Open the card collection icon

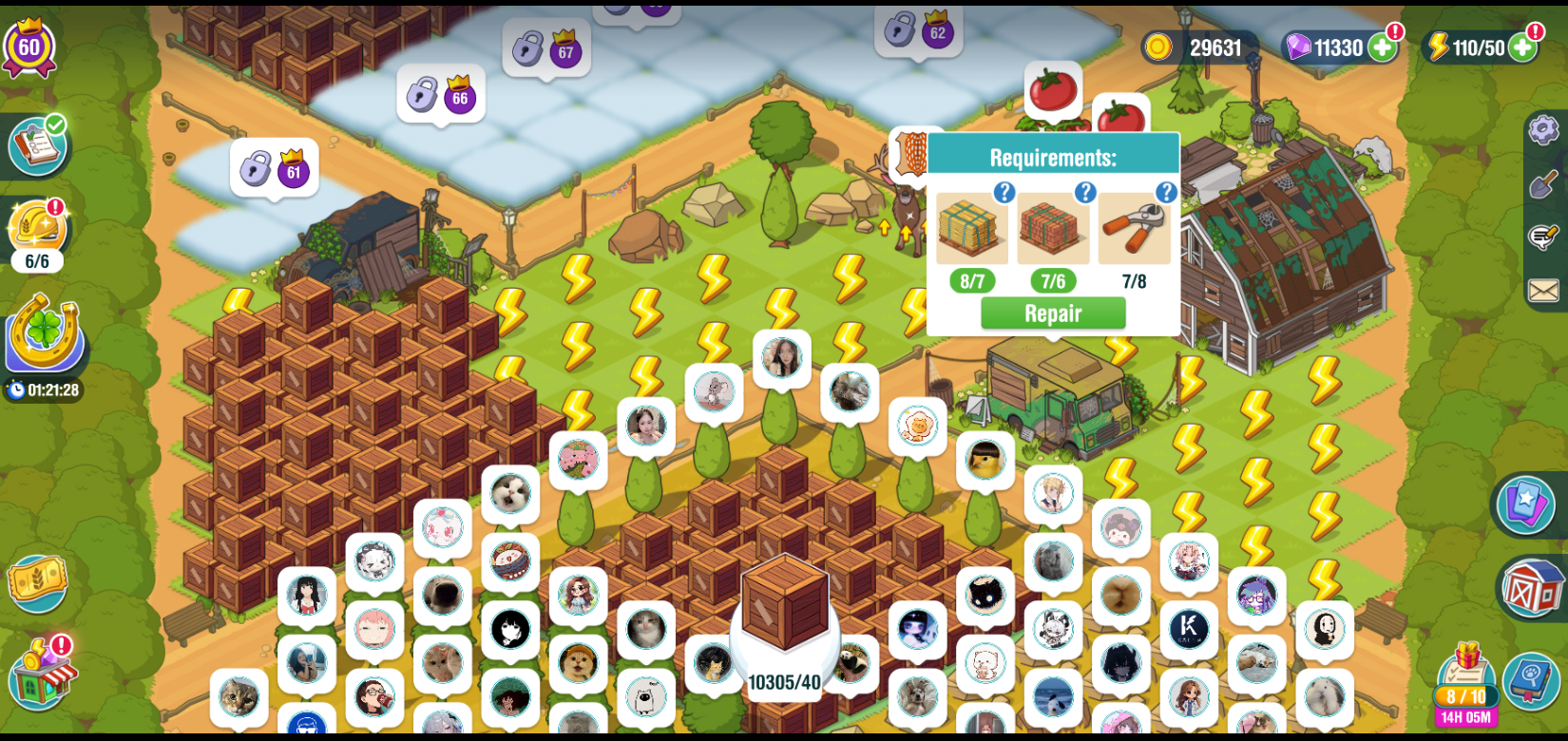1525,503
